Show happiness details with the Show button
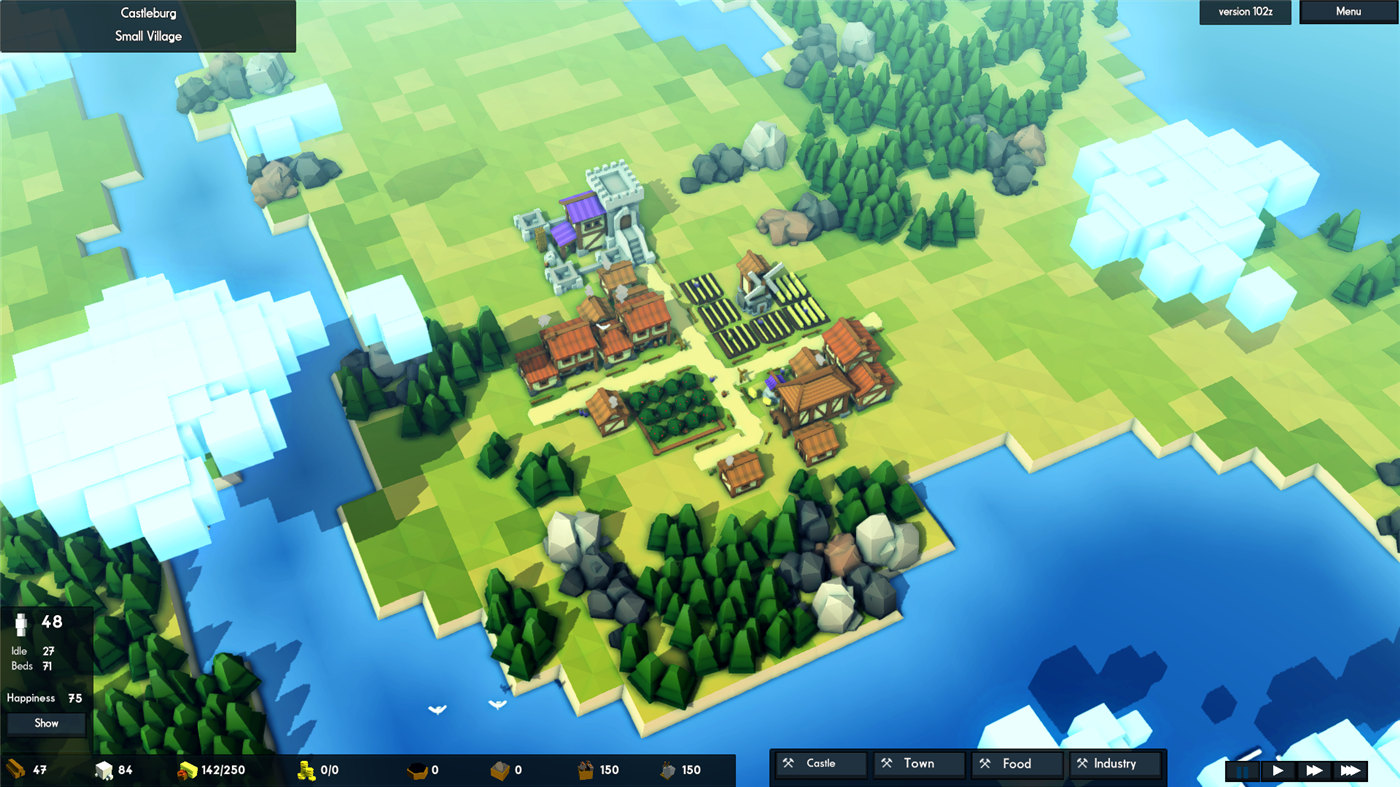Viewport: 1400px width, 787px height. (45, 723)
